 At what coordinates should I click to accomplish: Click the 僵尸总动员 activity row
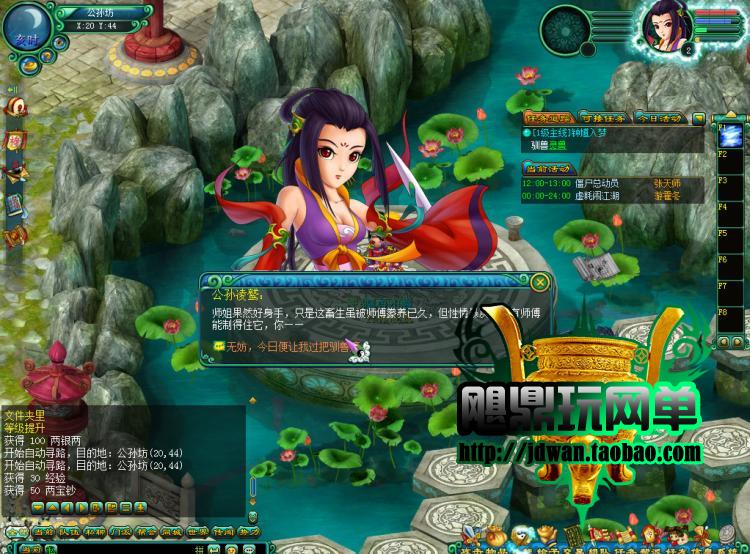point(599,183)
